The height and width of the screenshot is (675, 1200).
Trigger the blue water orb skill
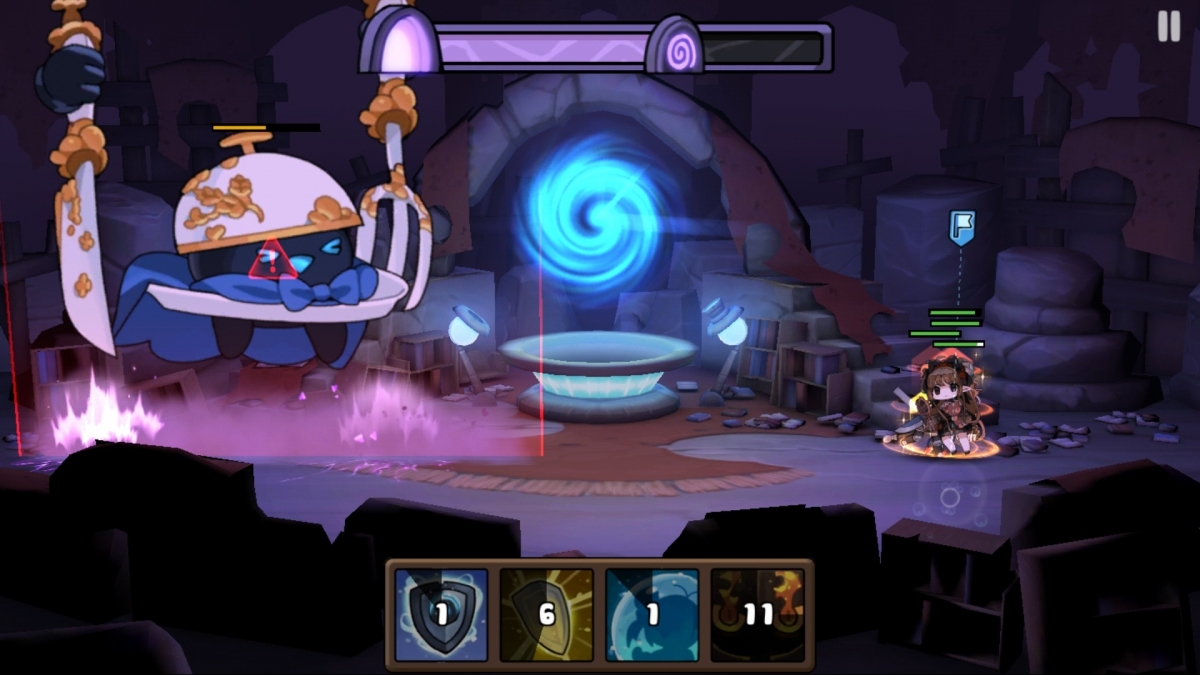[x=652, y=615]
